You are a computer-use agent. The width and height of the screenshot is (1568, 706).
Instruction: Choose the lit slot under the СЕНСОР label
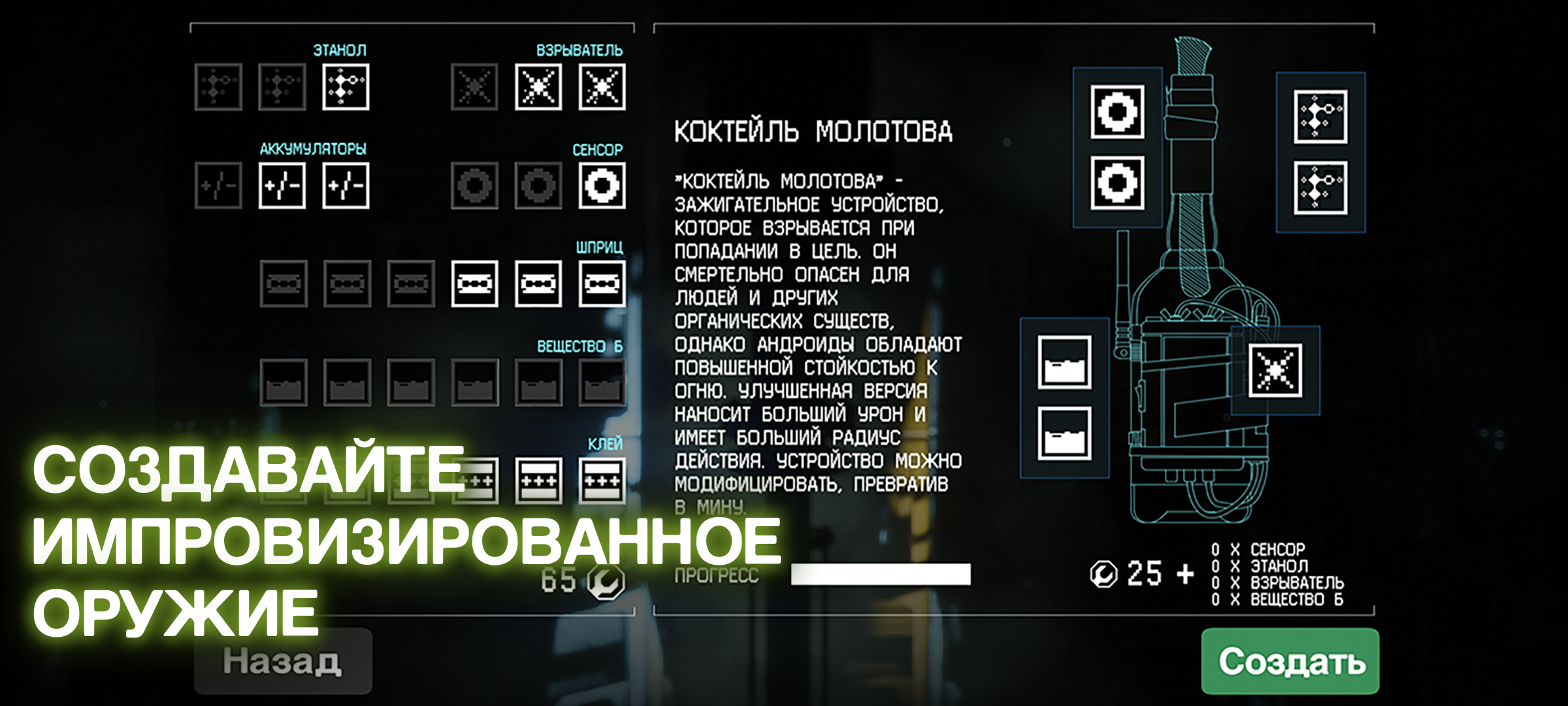(601, 186)
